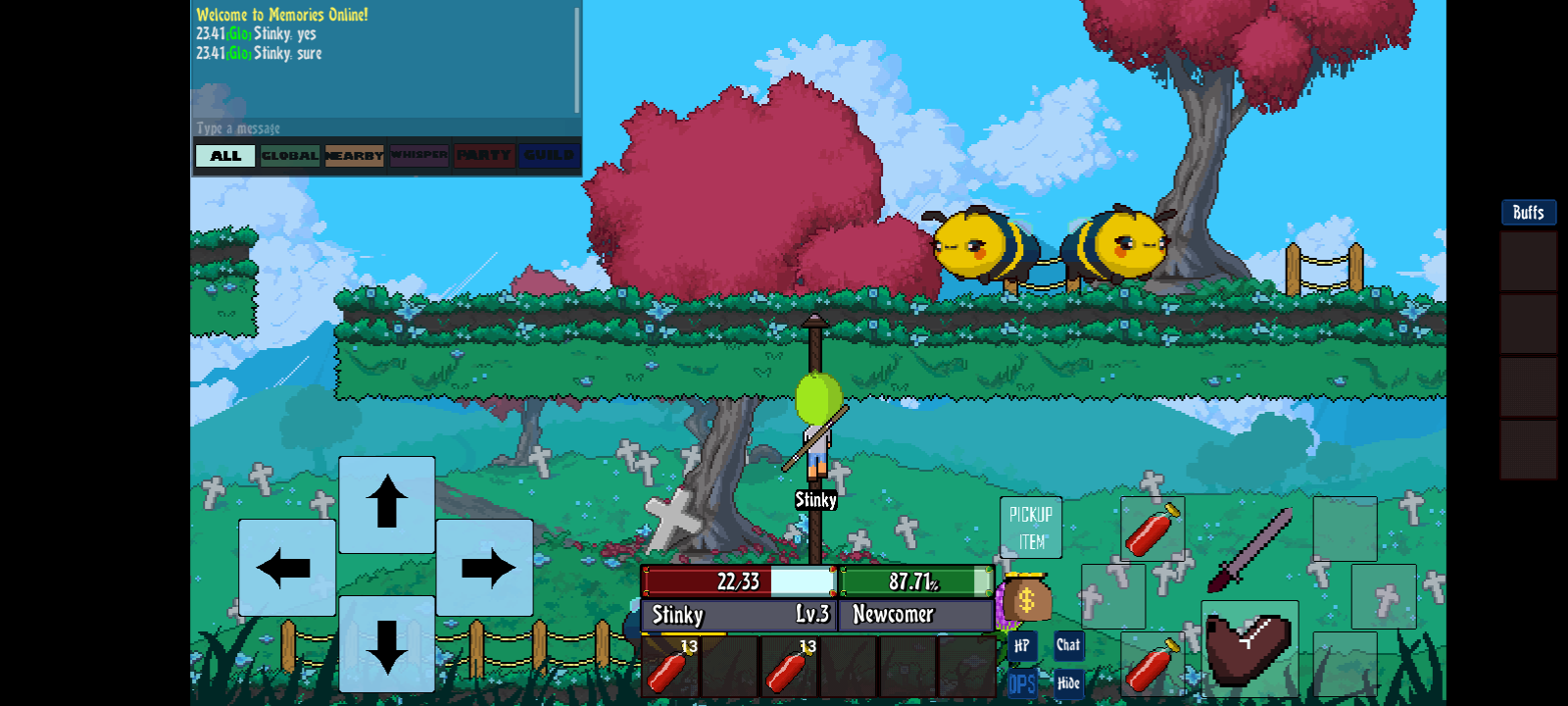Select the Nearby chat tab

pyautogui.click(x=355, y=156)
